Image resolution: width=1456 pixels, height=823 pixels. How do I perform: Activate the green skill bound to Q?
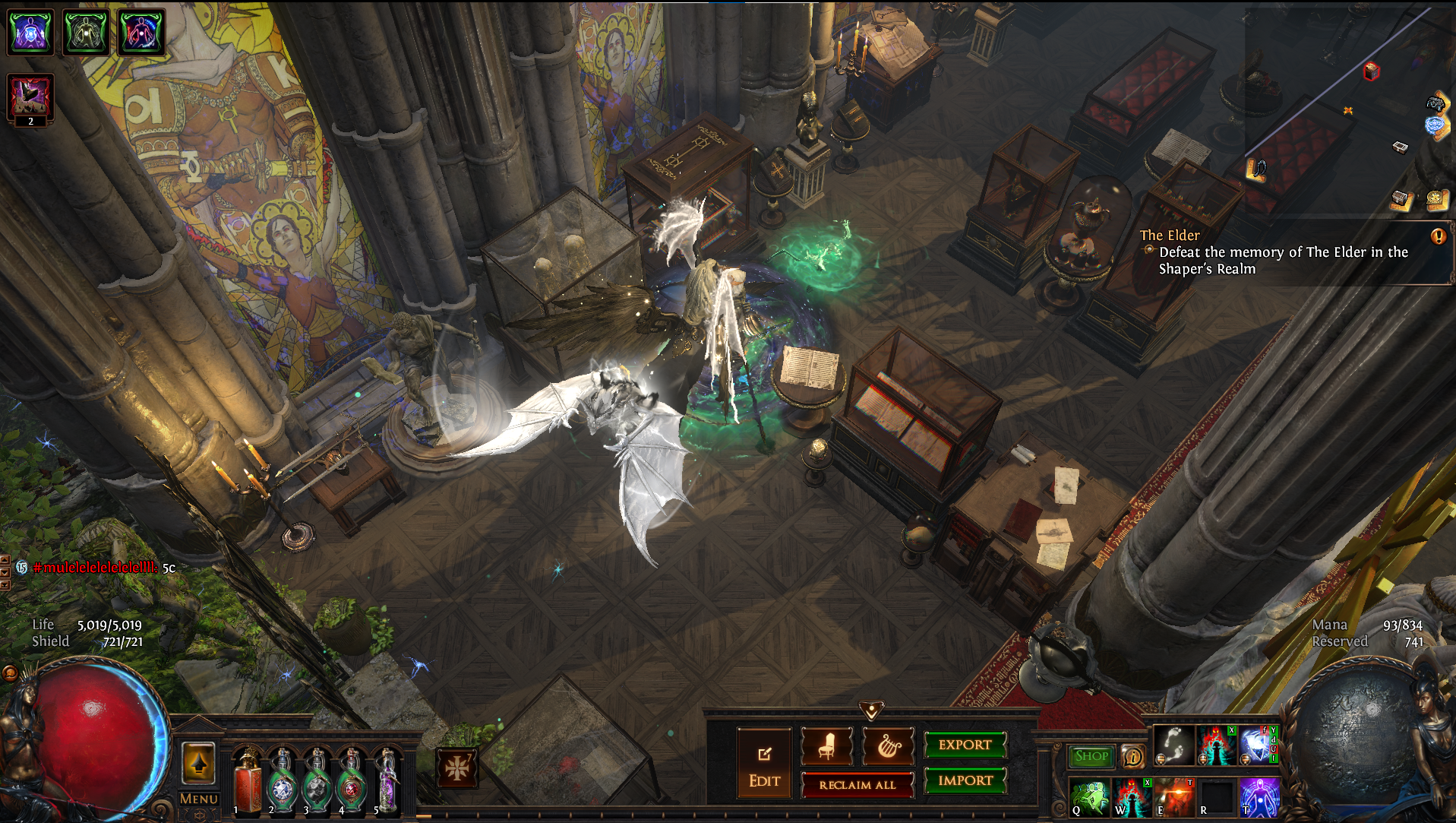click(x=1089, y=797)
